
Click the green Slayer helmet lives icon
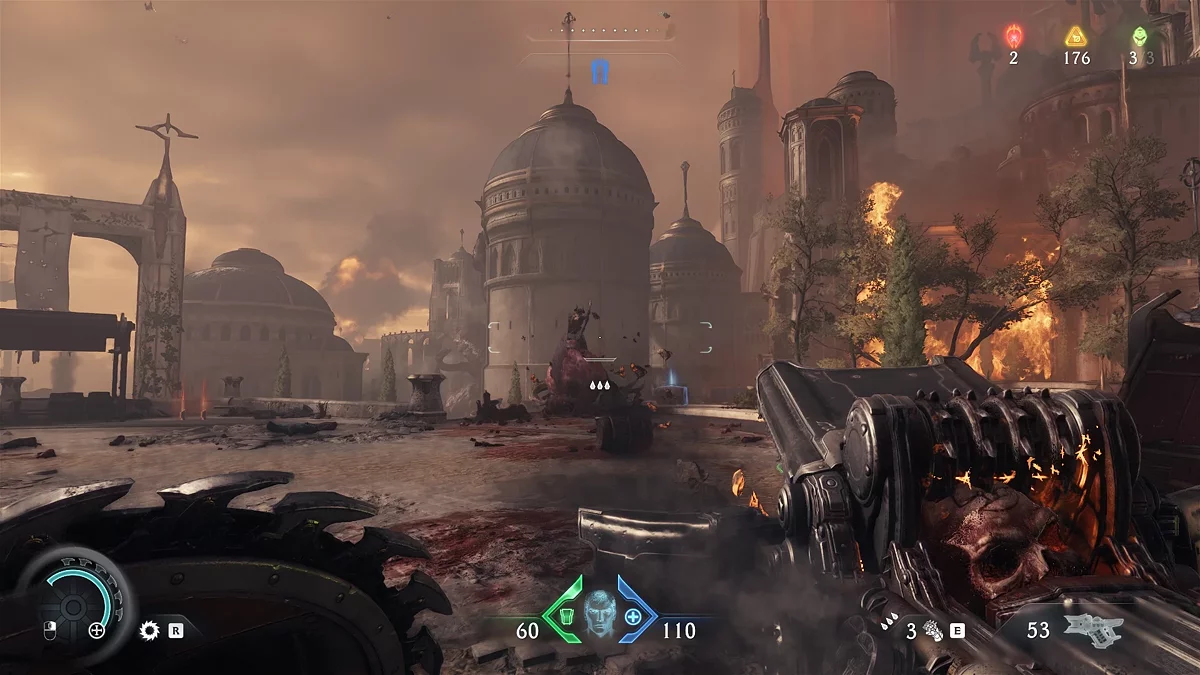1139,37
